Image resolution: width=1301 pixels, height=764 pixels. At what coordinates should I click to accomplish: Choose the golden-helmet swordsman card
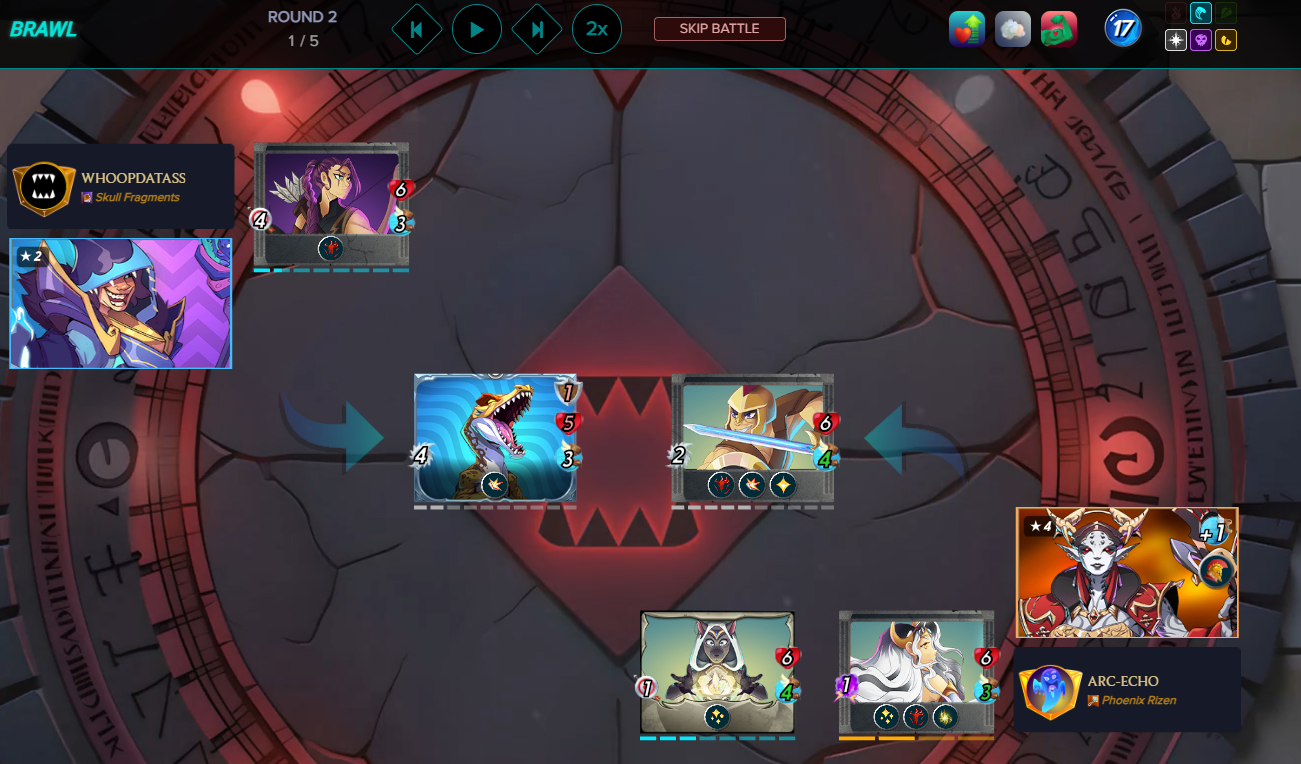pyautogui.click(x=752, y=438)
